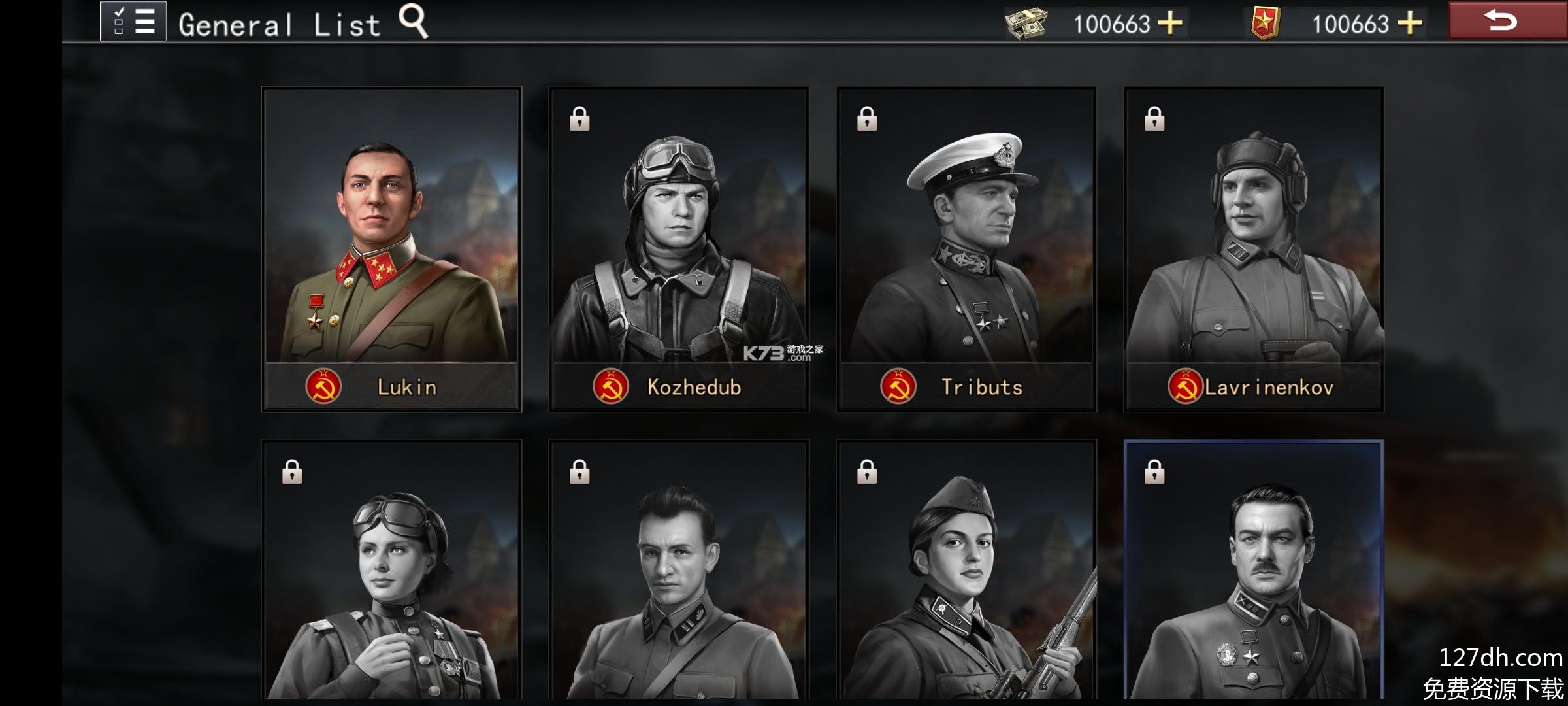Search the General List with the magnifier
The height and width of the screenshot is (706, 1568).
click(414, 22)
